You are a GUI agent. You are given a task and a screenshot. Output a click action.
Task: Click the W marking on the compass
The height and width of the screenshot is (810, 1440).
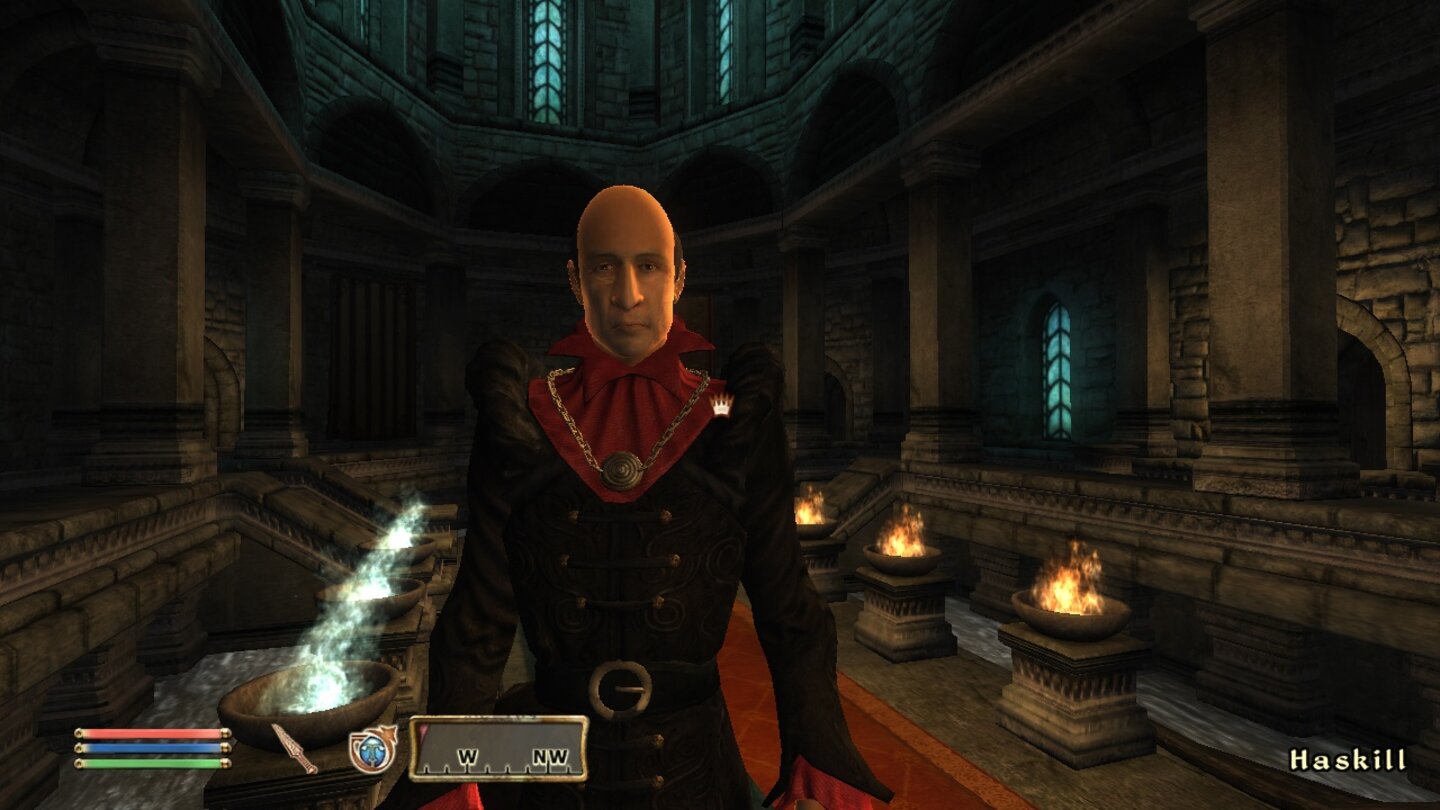pyautogui.click(x=467, y=756)
